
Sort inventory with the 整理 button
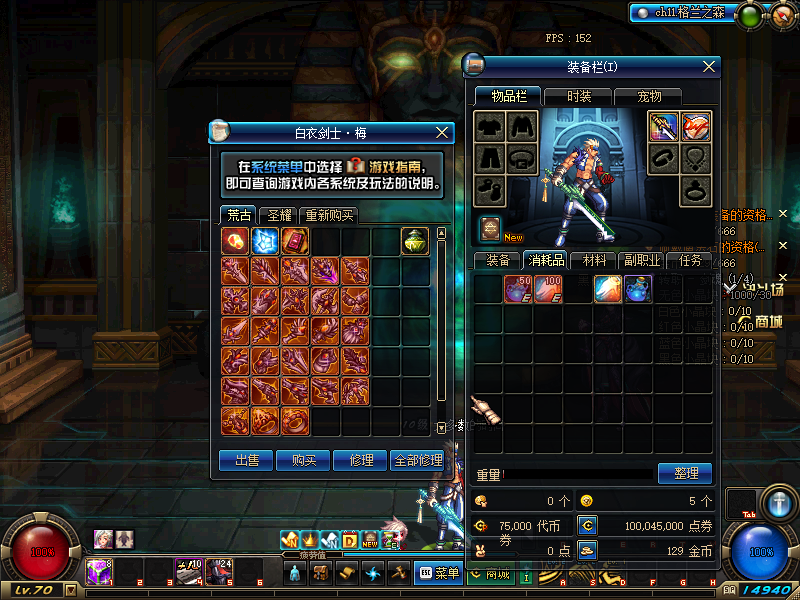[x=685, y=473]
